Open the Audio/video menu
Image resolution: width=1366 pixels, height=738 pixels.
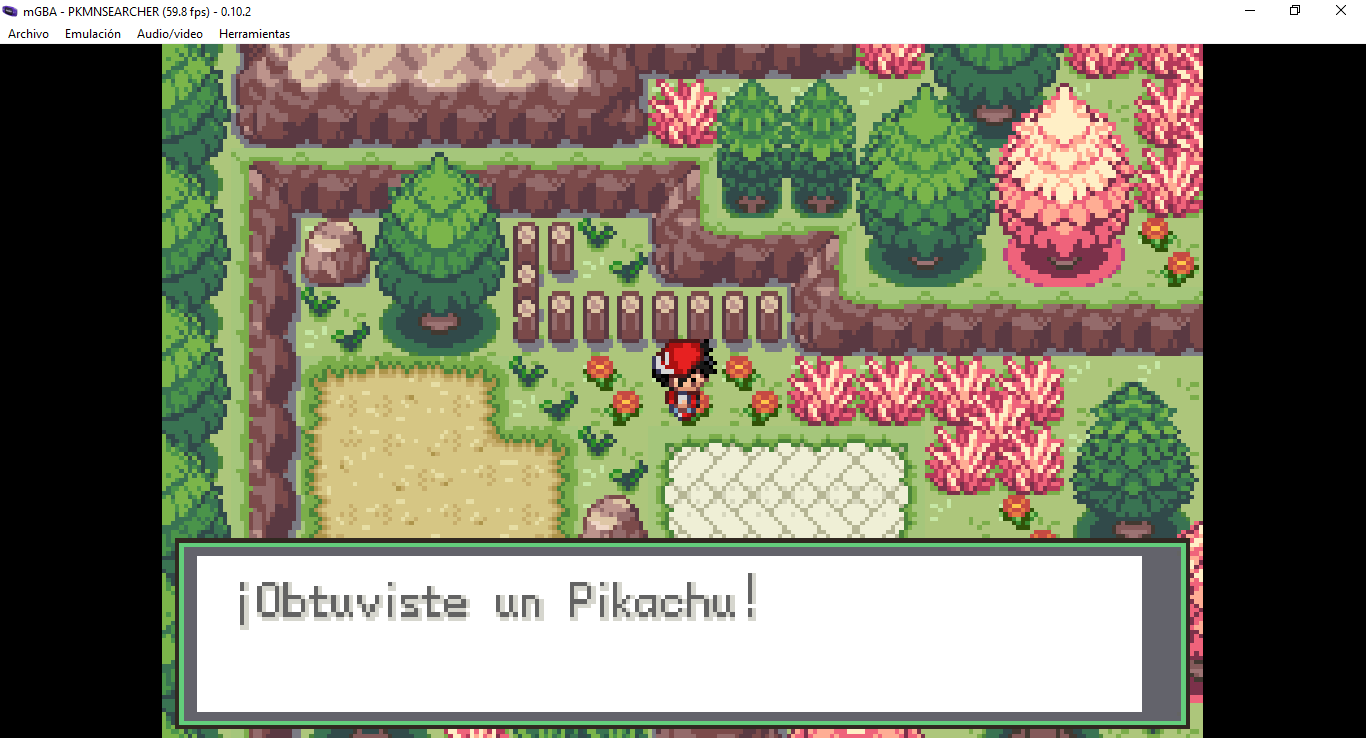(x=169, y=33)
